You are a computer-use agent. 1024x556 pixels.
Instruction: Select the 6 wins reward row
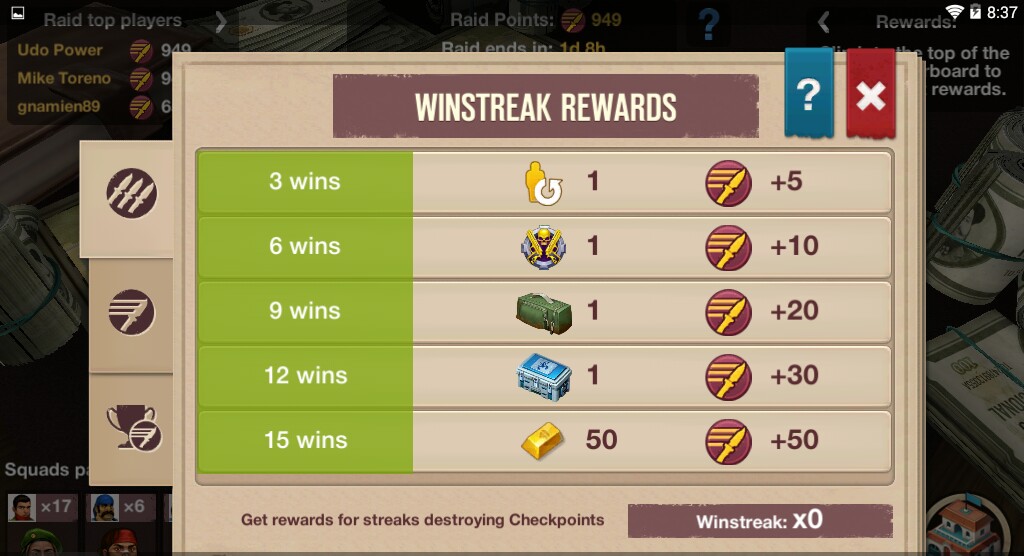[x=544, y=246]
